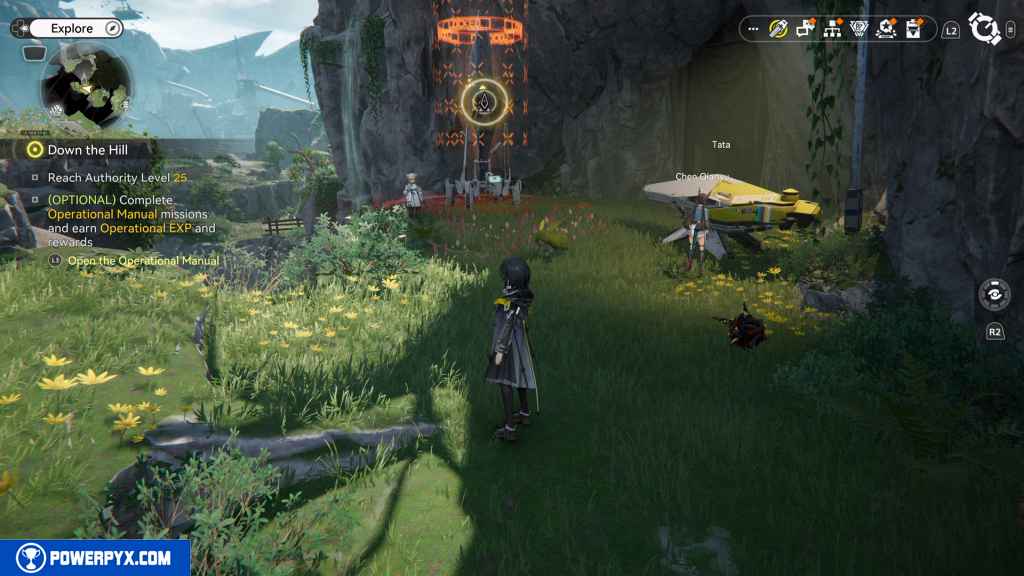Open the circular minimap

coord(86,86)
